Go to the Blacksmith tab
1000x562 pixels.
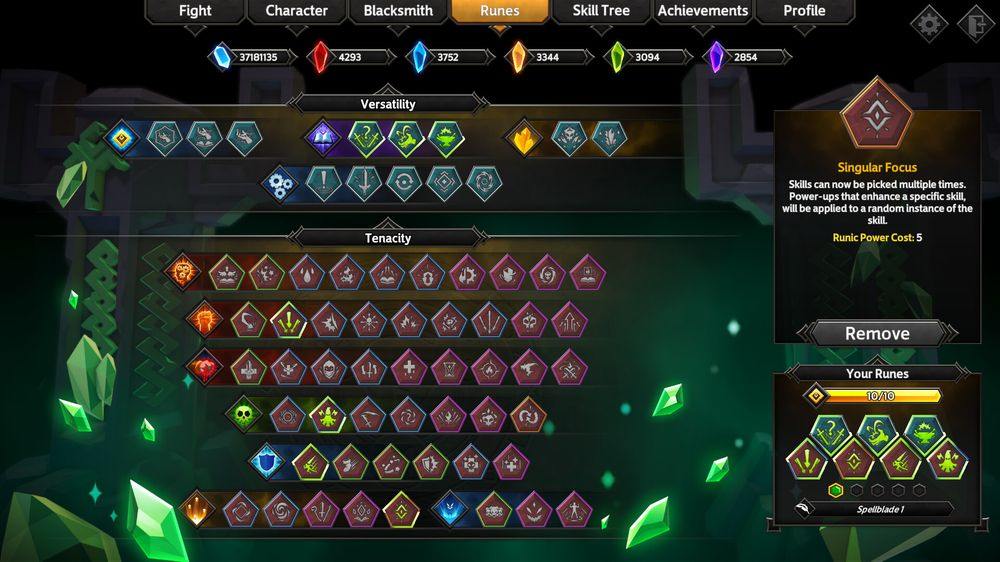coord(398,11)
